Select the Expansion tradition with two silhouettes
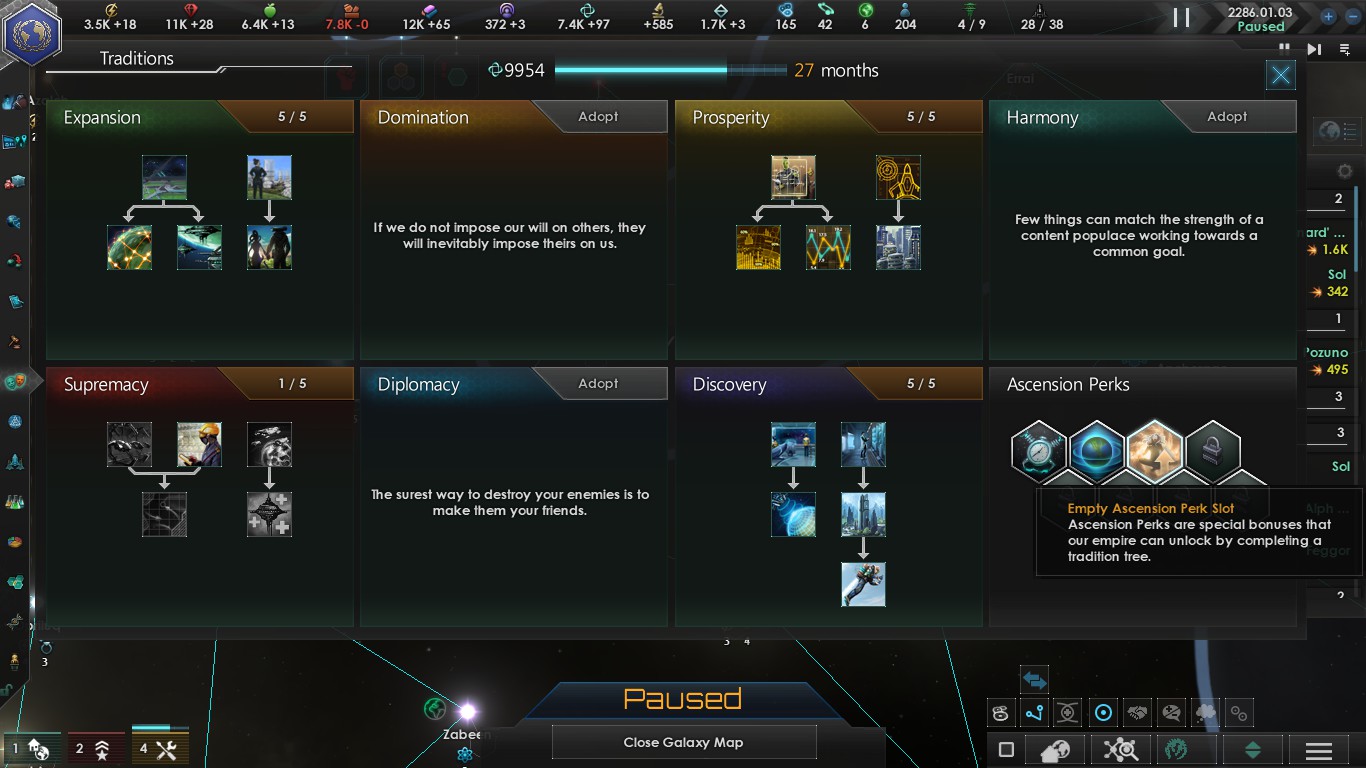 tap(269, 247)
